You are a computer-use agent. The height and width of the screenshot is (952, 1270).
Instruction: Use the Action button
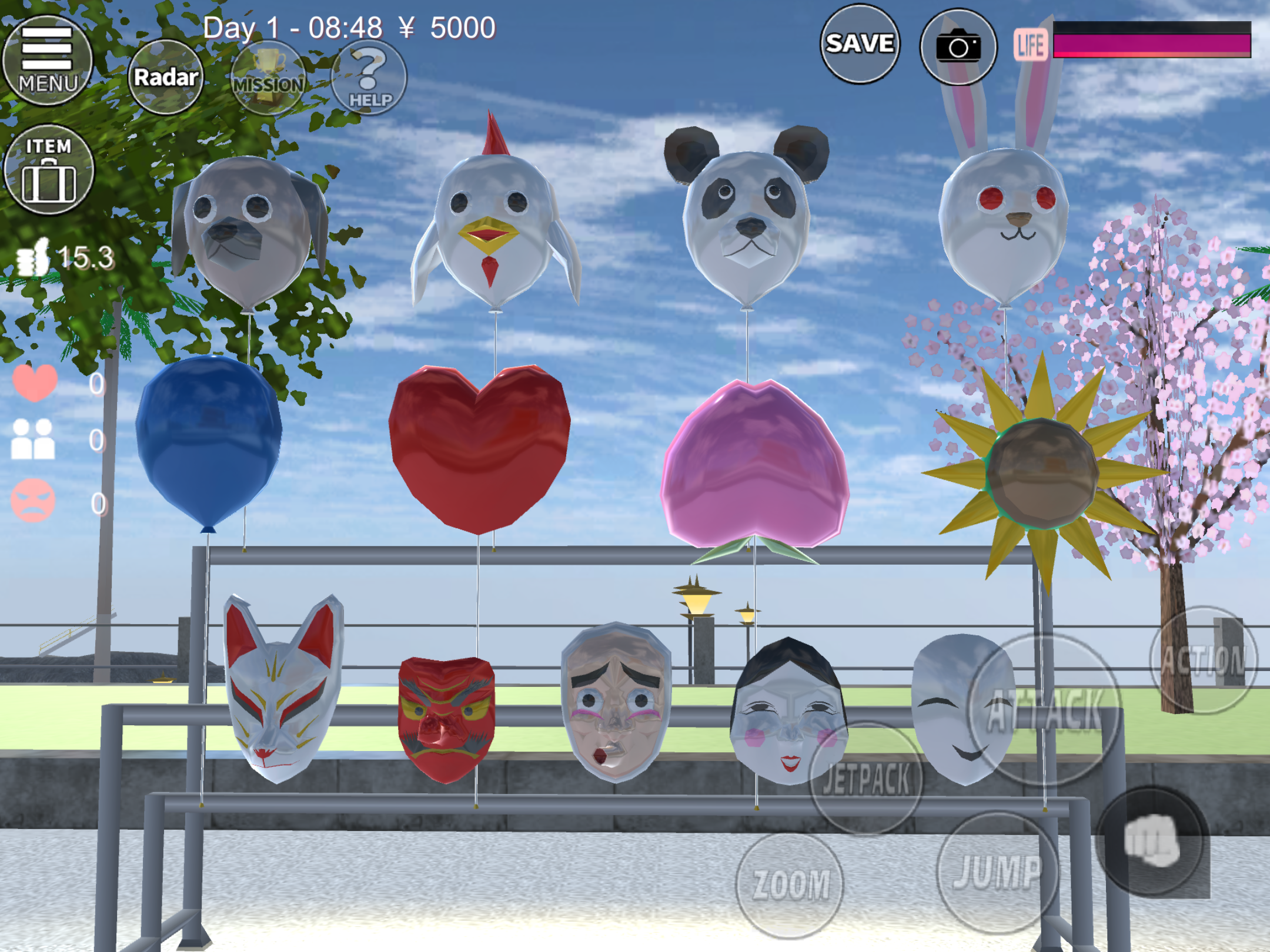(1203, 660)
